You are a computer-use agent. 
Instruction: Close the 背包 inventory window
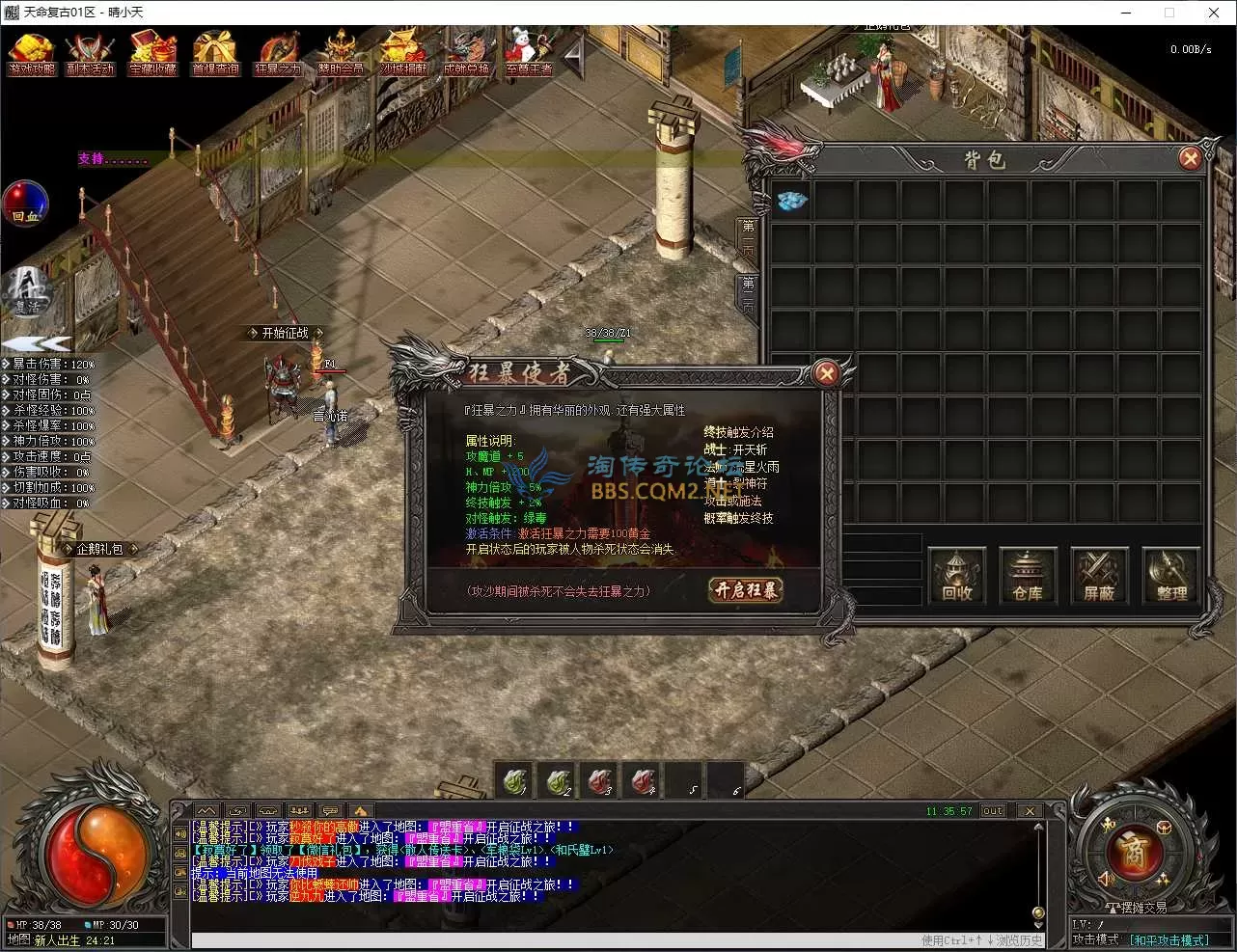1191,158
